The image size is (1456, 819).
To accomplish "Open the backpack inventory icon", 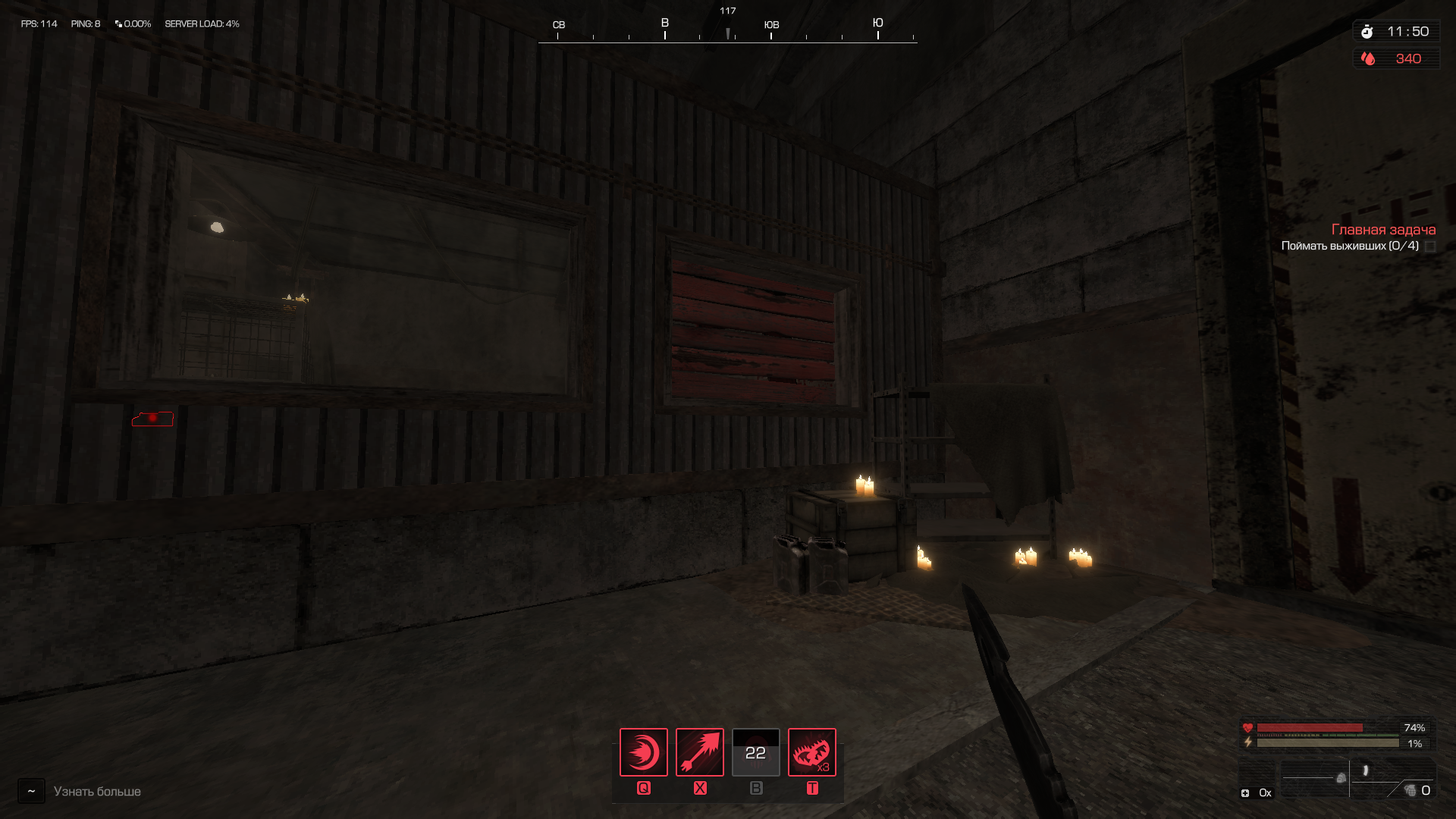I will [x=1341, y=778].
